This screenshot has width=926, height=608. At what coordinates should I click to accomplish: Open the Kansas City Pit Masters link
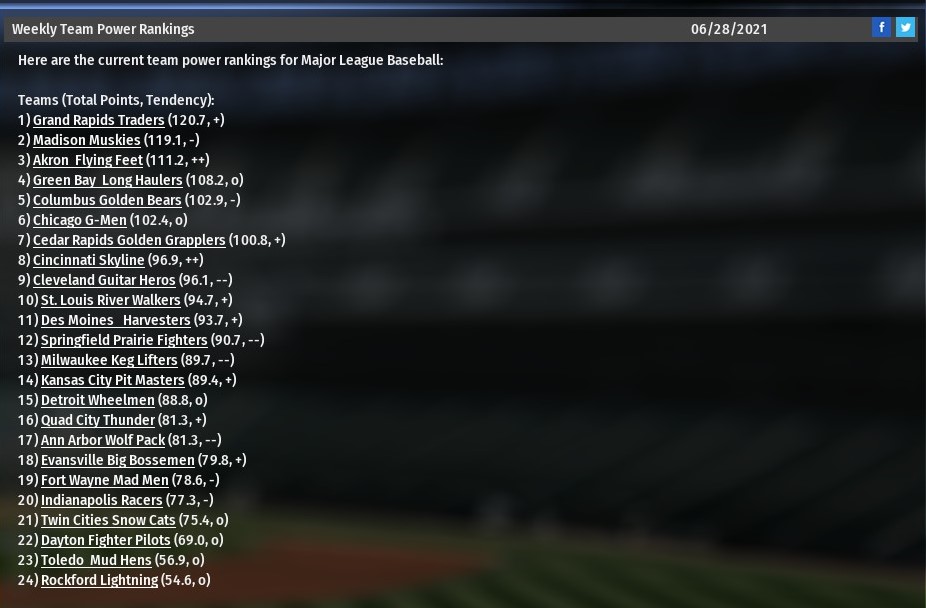[112, 380]
